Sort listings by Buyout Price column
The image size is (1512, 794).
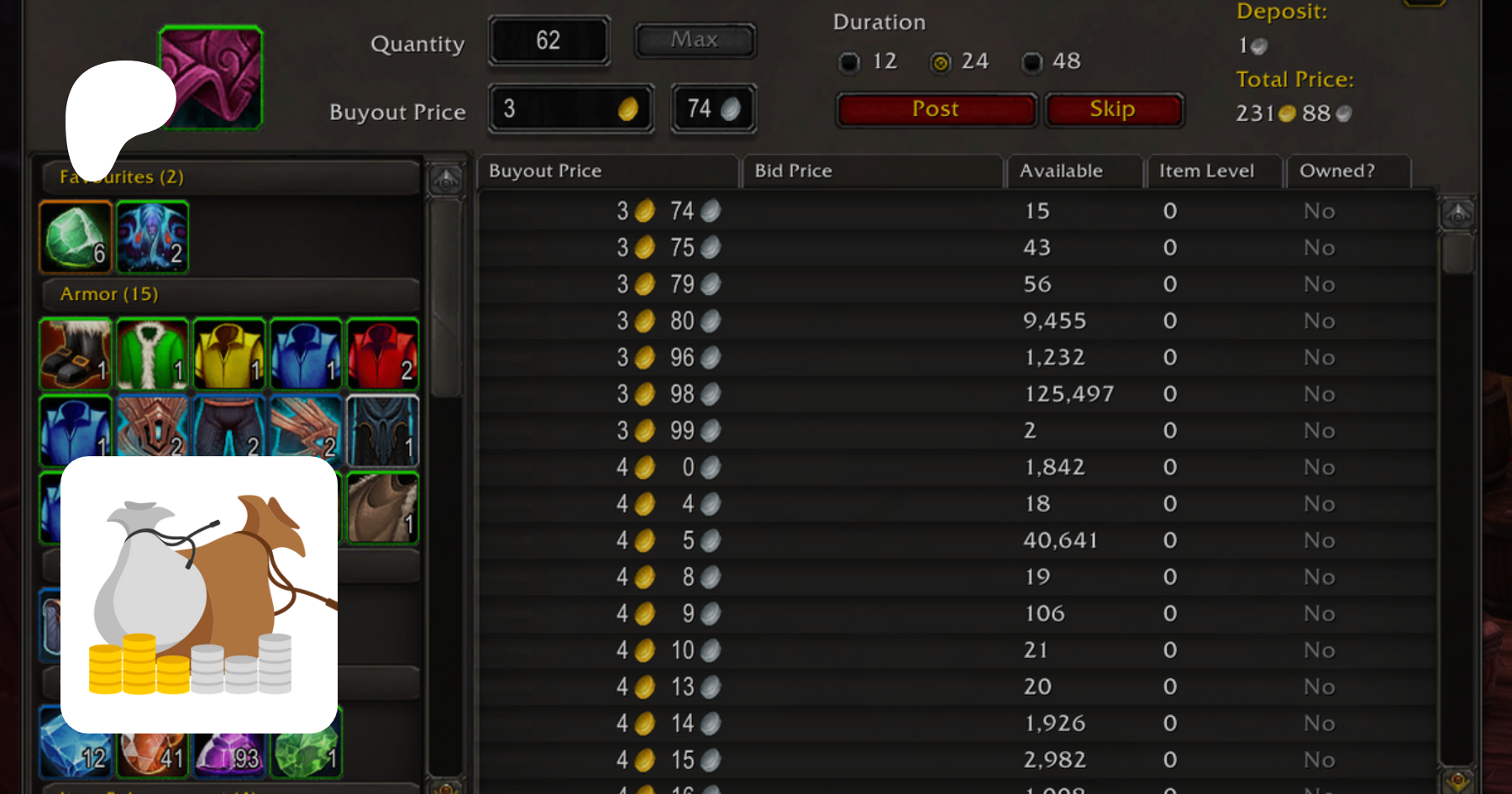point(606,171)
